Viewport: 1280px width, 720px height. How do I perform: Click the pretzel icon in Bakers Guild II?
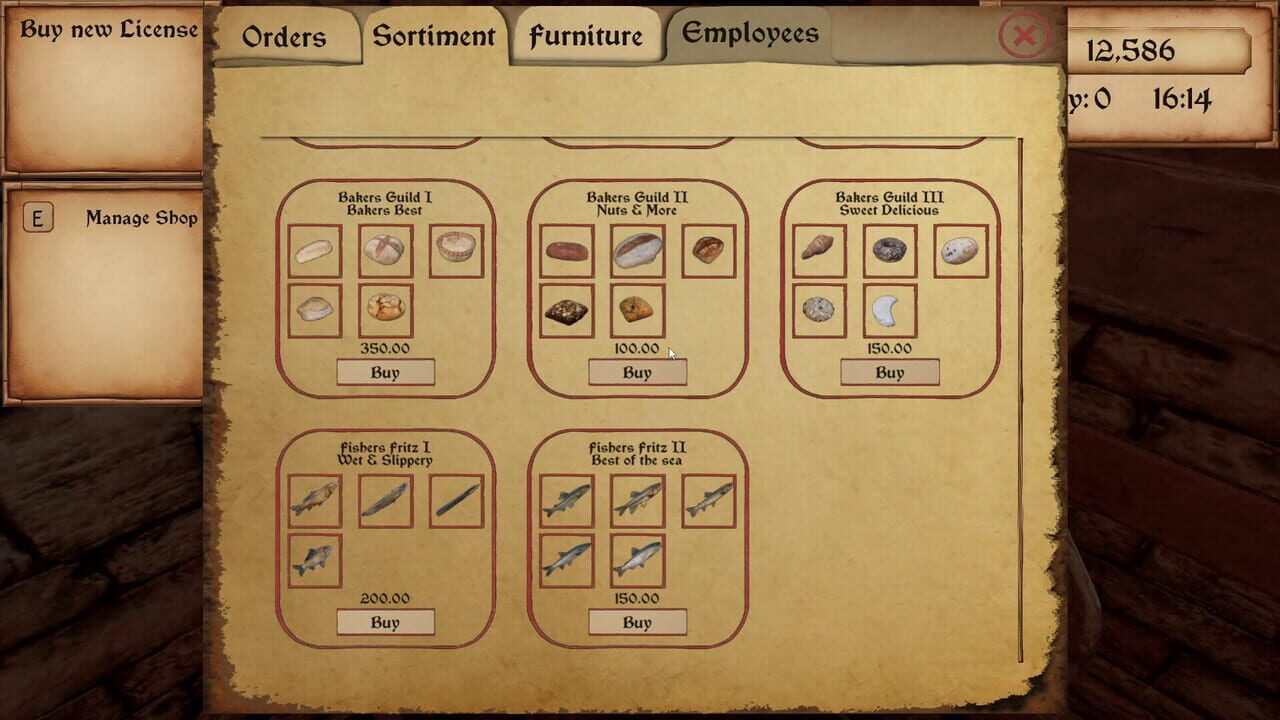coord(710,250)
